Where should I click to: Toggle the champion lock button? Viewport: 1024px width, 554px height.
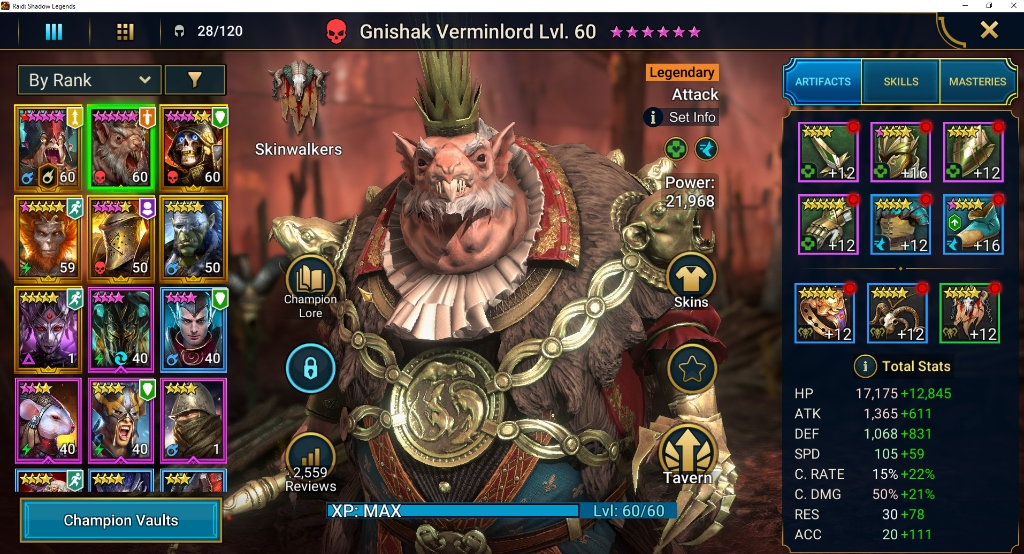click(310, 370)
